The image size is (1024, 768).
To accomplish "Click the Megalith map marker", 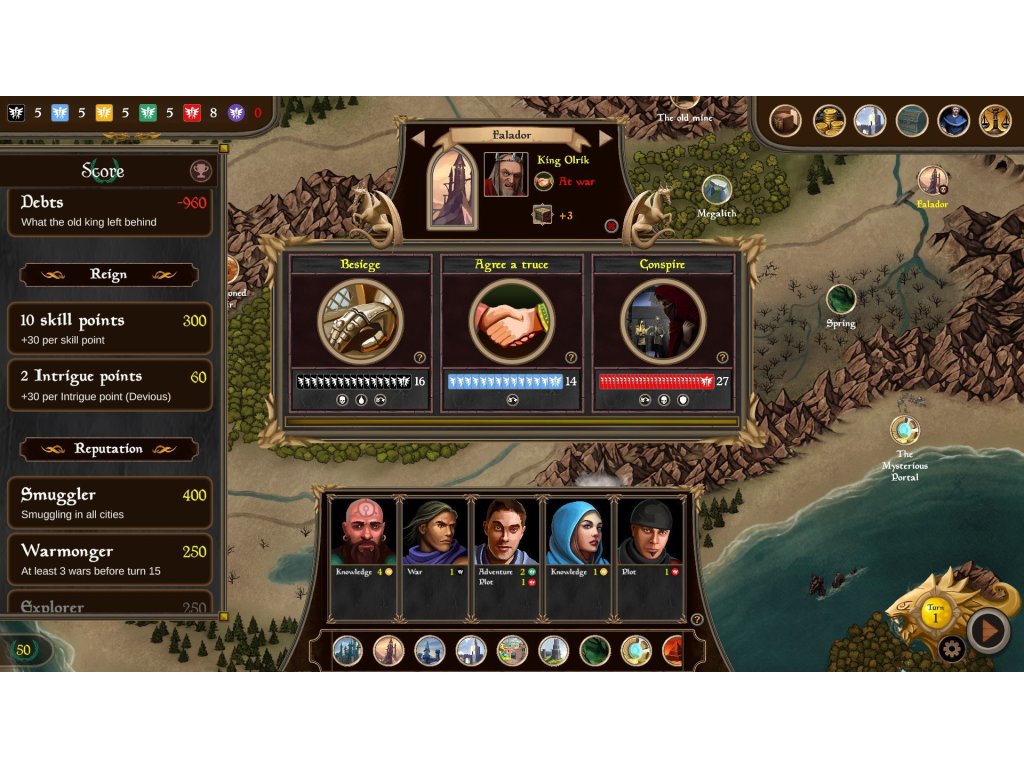I will (x=716, y=190).
